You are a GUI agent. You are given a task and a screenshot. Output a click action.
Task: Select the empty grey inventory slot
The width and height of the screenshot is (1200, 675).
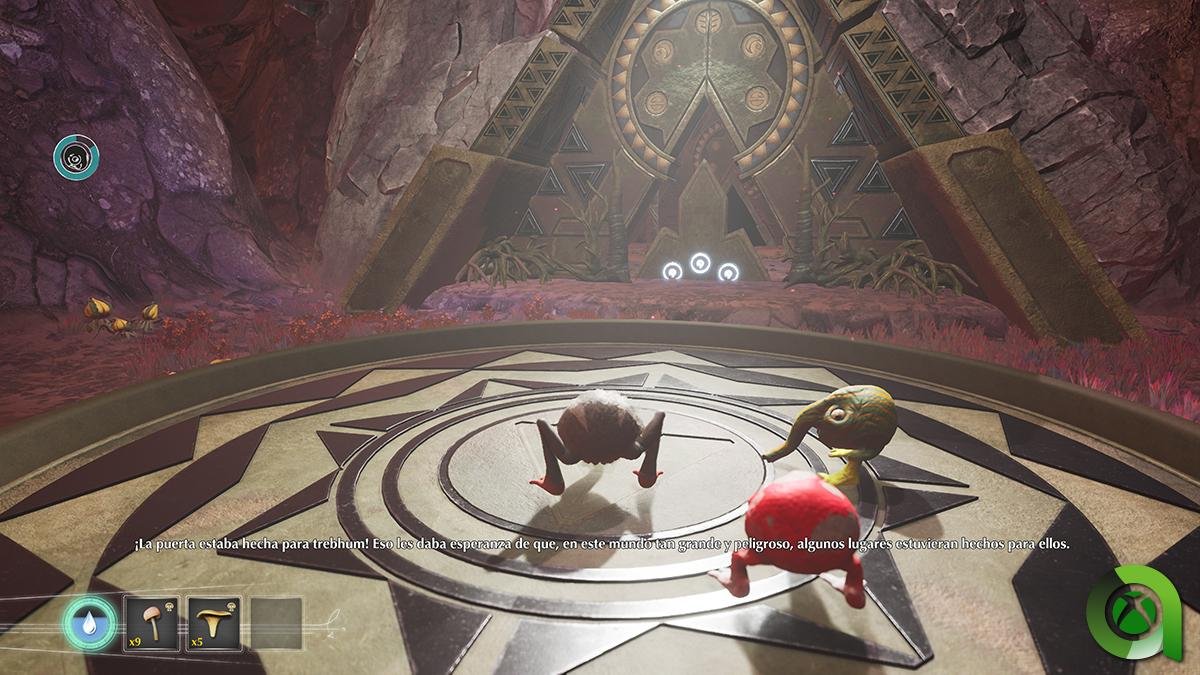276,624
